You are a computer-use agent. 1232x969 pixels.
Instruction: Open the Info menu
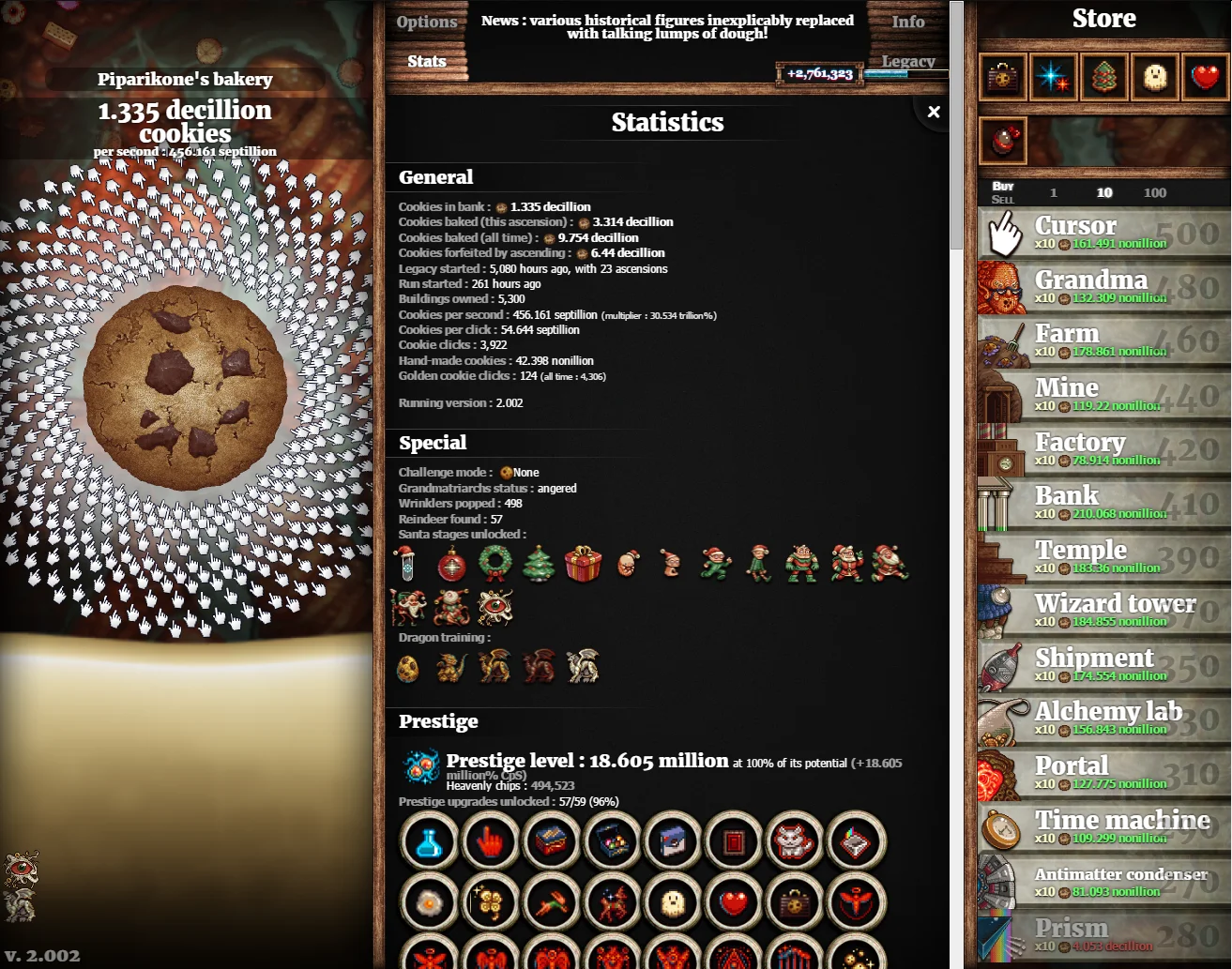pos(907,23)
